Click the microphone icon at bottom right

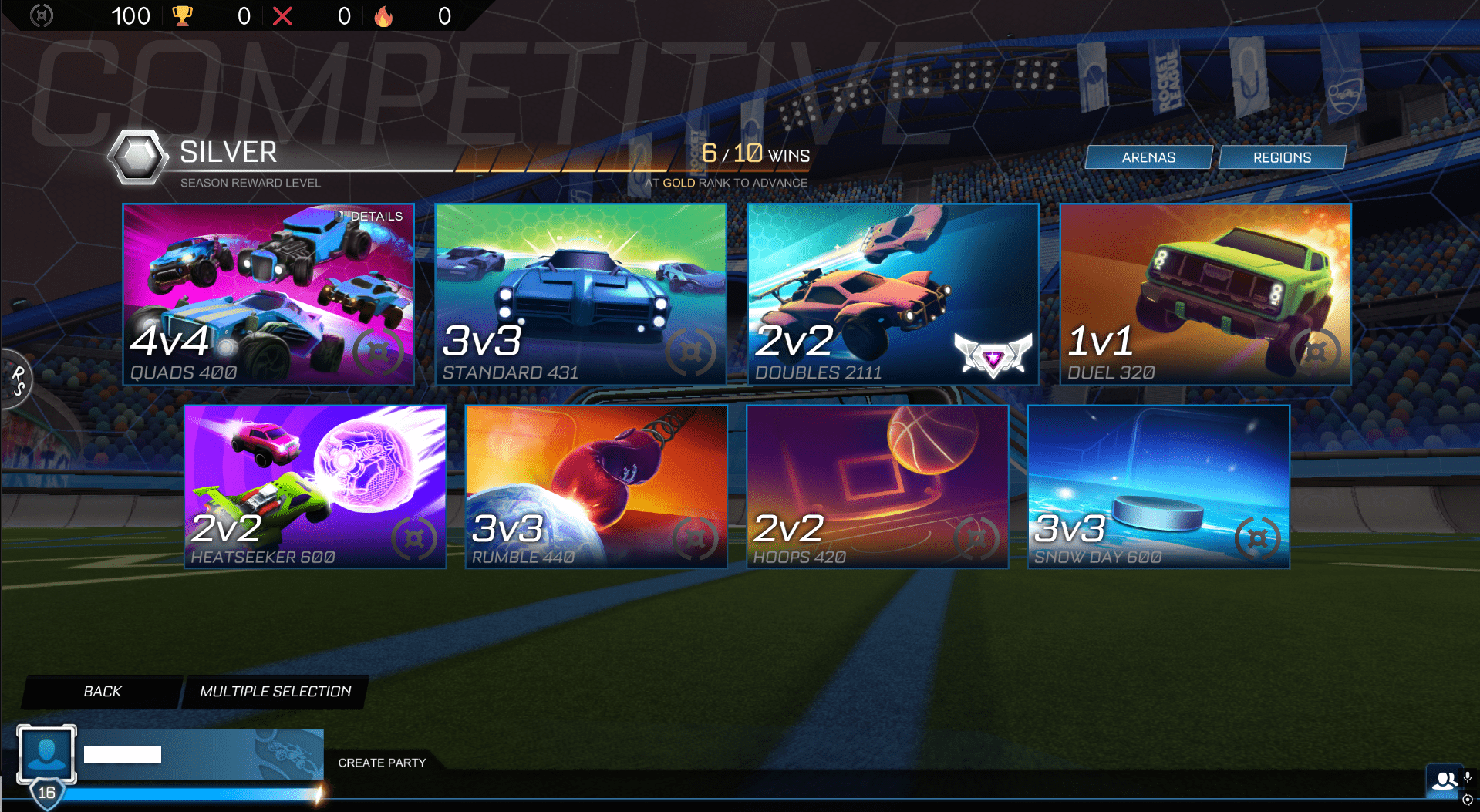(x=1469, y=779)
